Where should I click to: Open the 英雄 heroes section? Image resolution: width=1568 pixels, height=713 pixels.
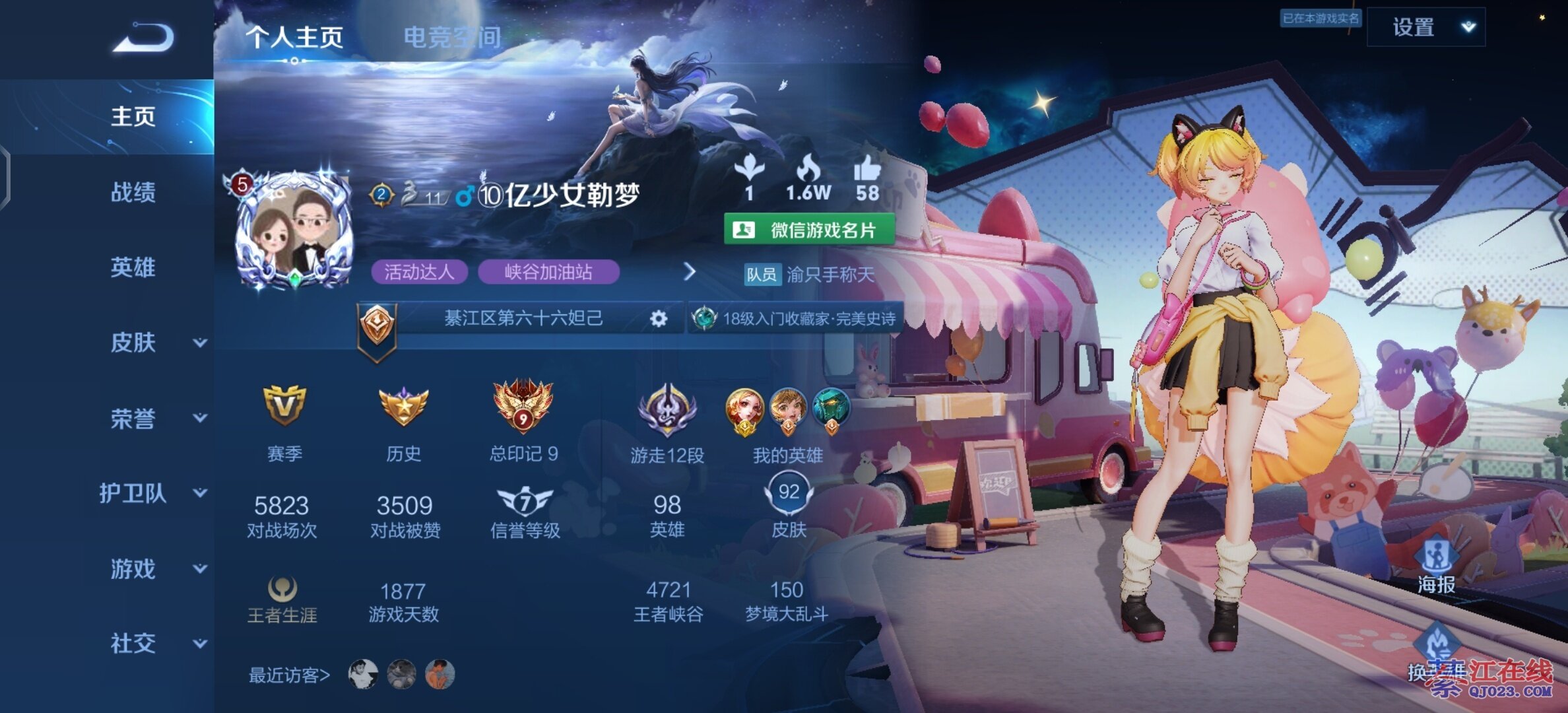133,267
